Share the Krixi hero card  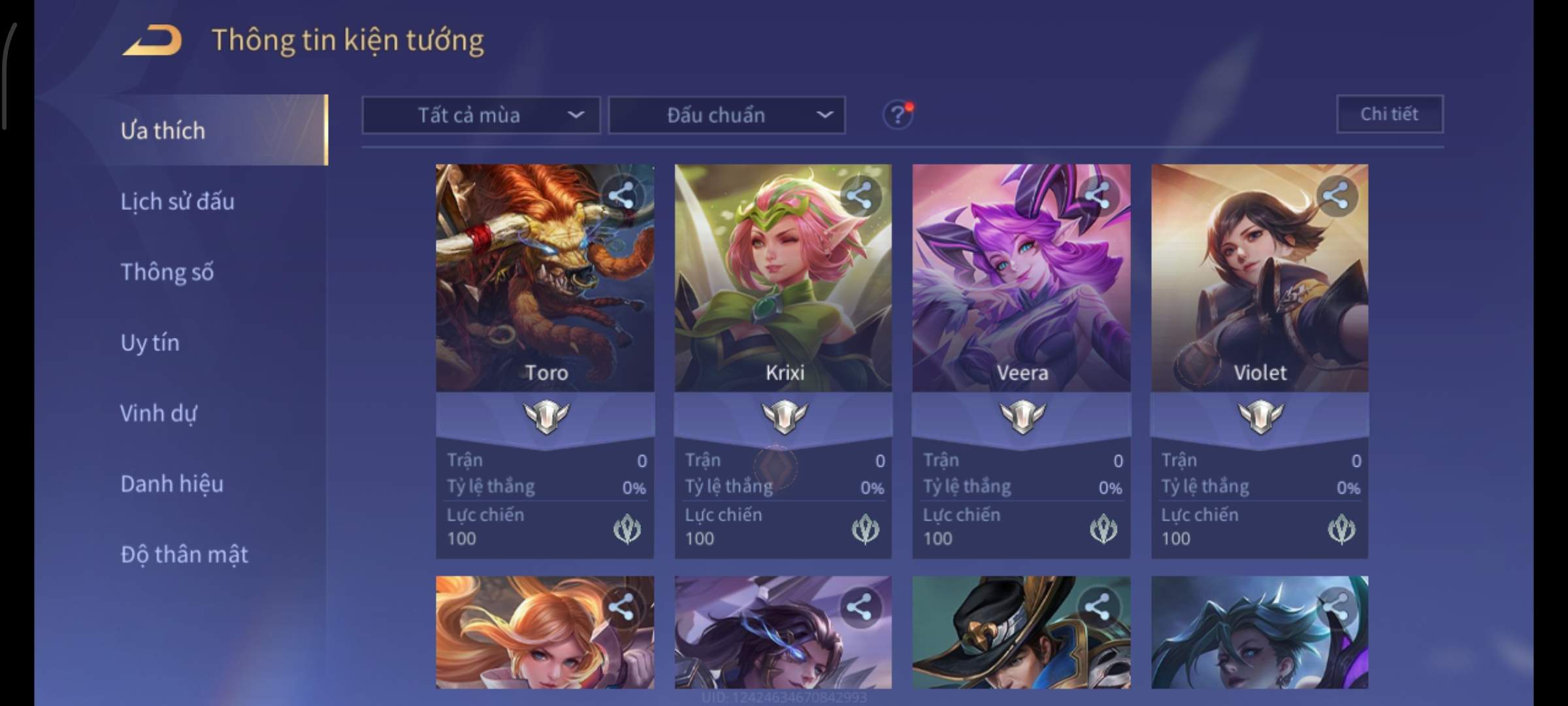859,195
